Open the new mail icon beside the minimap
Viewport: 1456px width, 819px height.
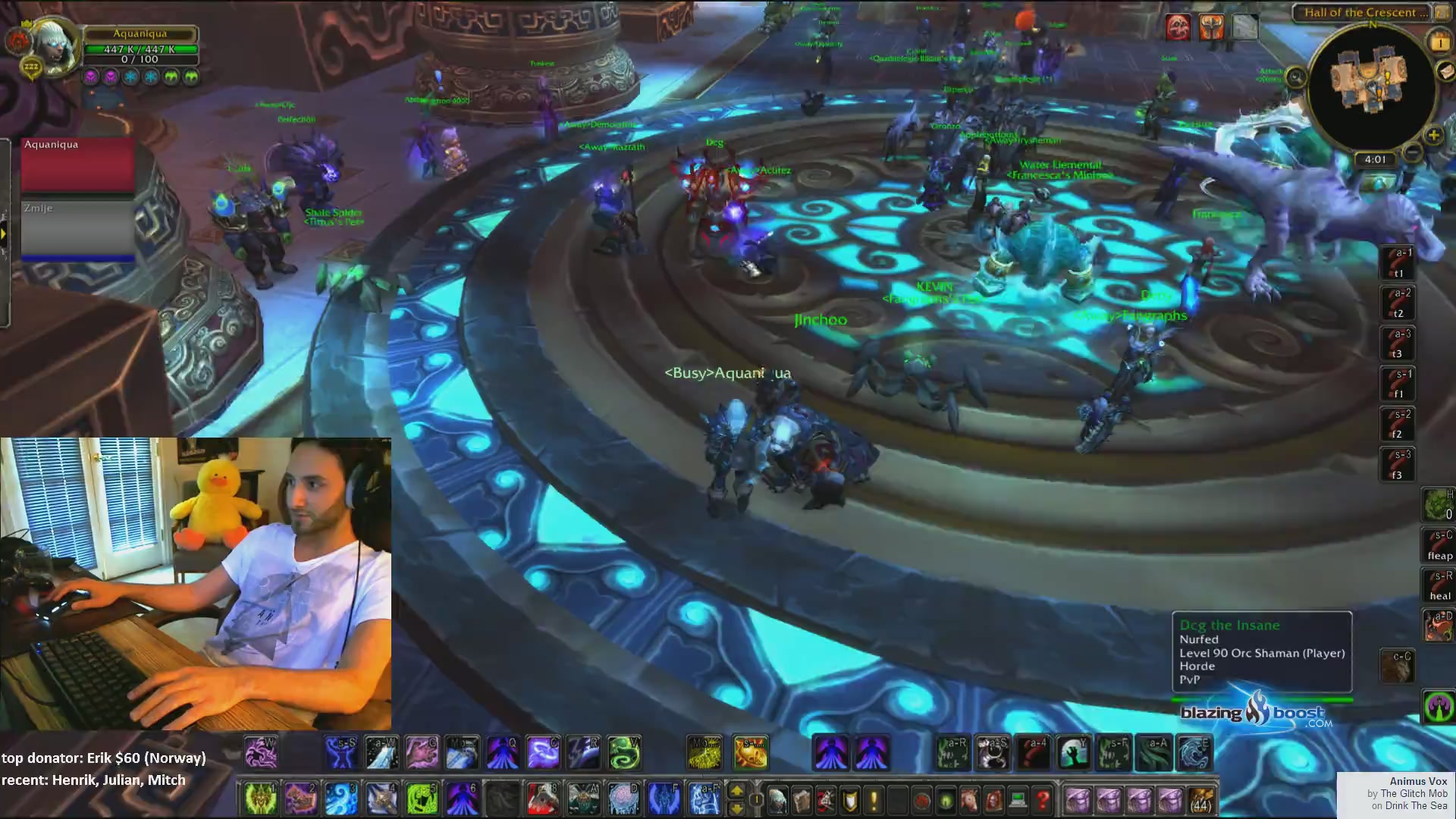coord(1447,71)
